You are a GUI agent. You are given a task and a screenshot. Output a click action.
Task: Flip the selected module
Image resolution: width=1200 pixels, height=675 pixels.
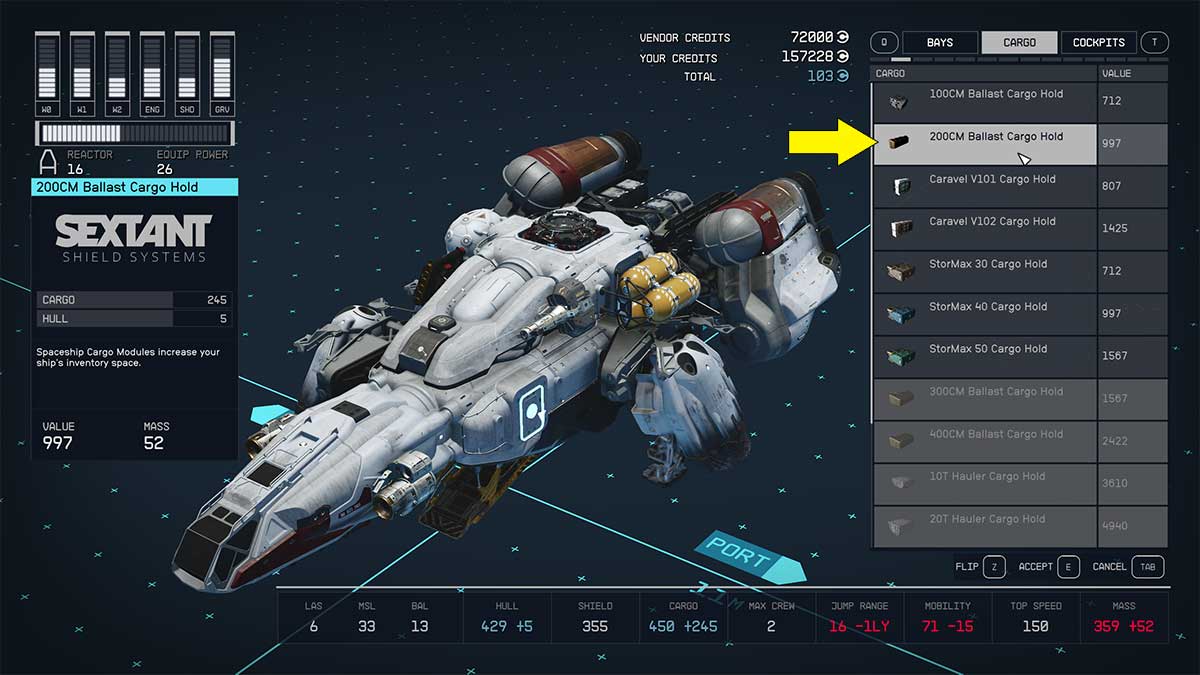980,567
